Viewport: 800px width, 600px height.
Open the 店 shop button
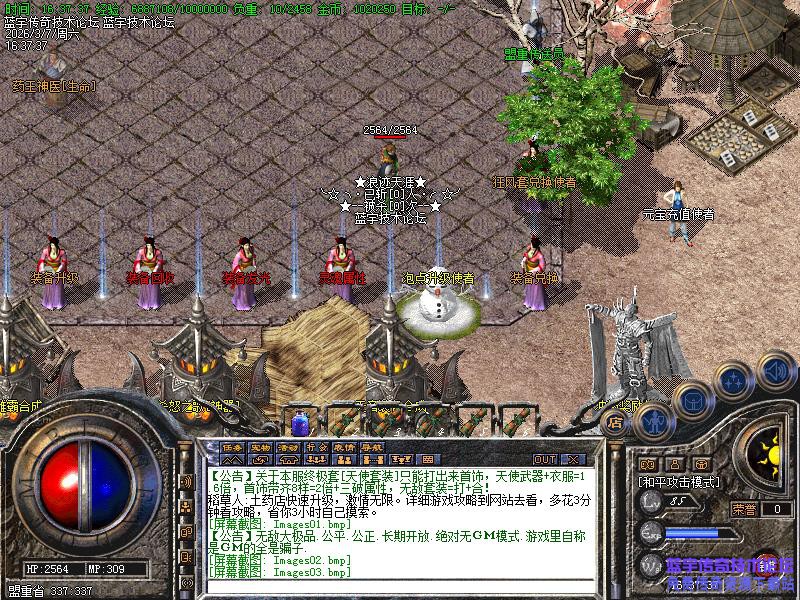tap(617, 422)
